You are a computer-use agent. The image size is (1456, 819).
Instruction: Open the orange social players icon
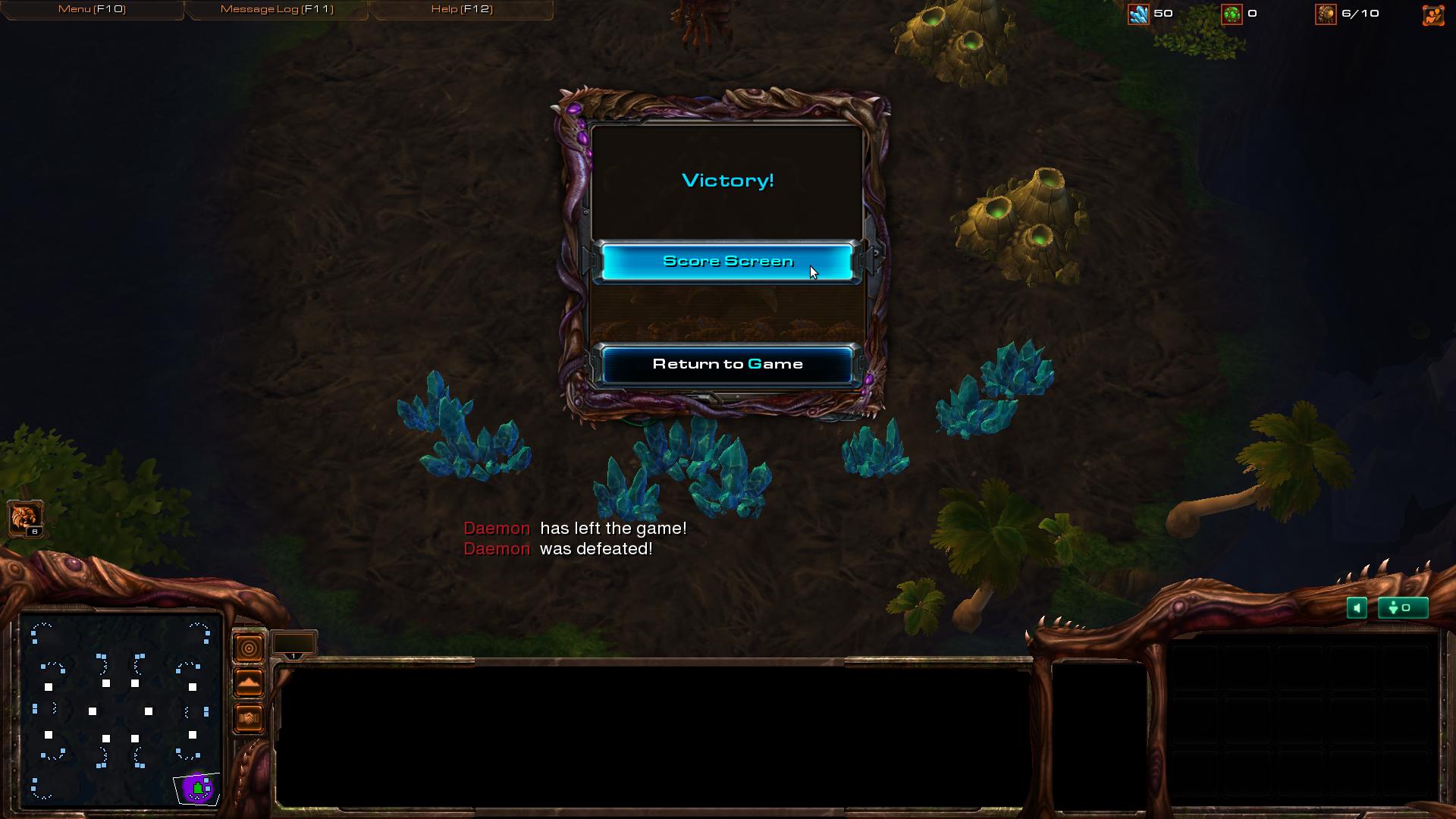1433,14
